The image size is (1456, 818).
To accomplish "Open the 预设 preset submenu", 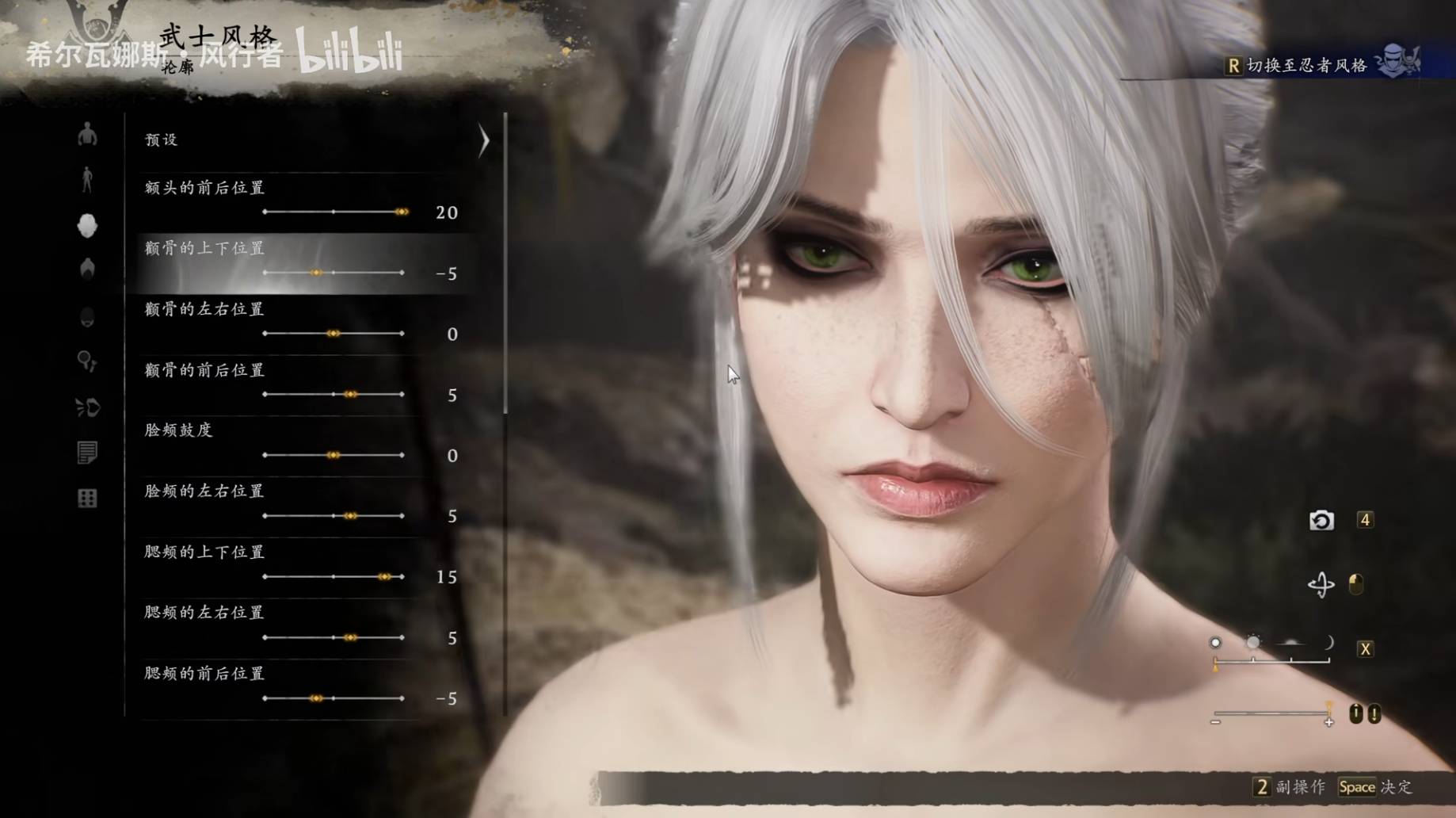I will coord(317,140).
